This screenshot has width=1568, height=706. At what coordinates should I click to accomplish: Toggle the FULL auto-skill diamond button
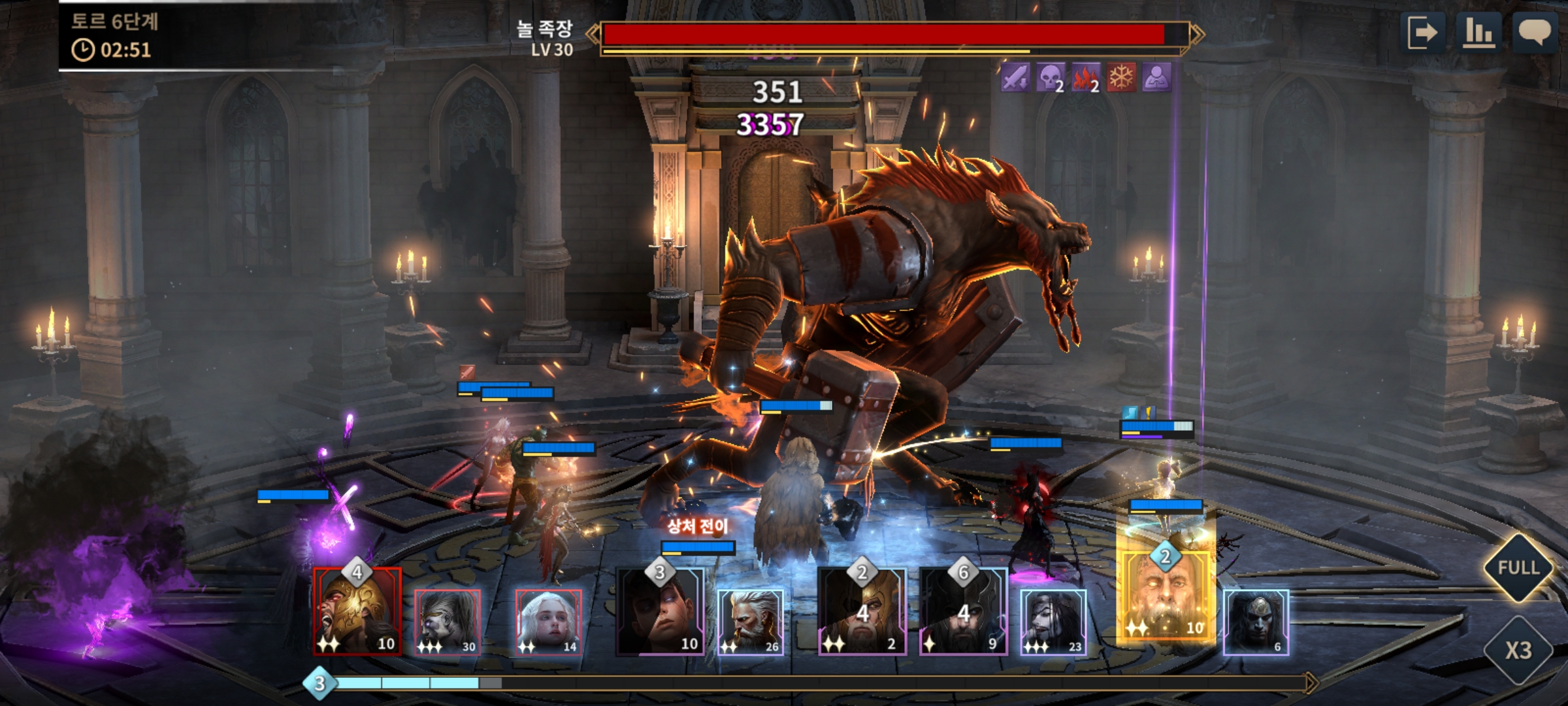tap(1518, 567)
